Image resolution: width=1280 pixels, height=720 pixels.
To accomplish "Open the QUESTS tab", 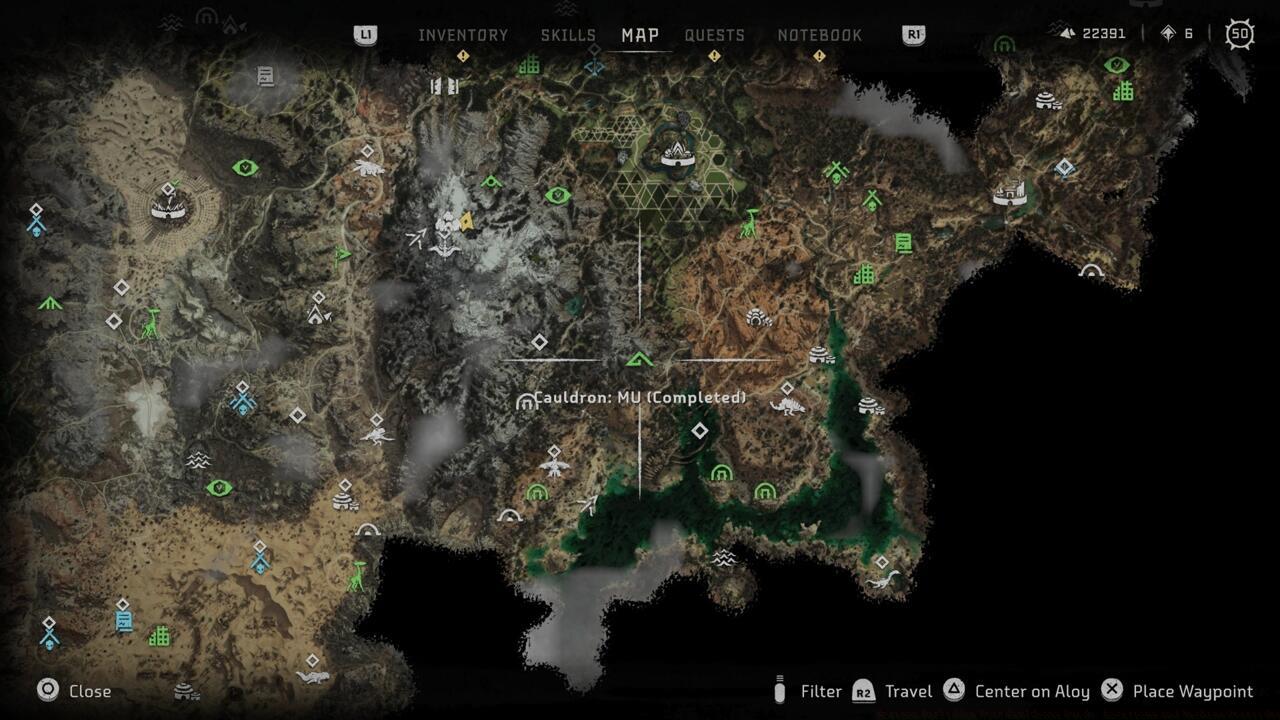I will tap(715, 35).
